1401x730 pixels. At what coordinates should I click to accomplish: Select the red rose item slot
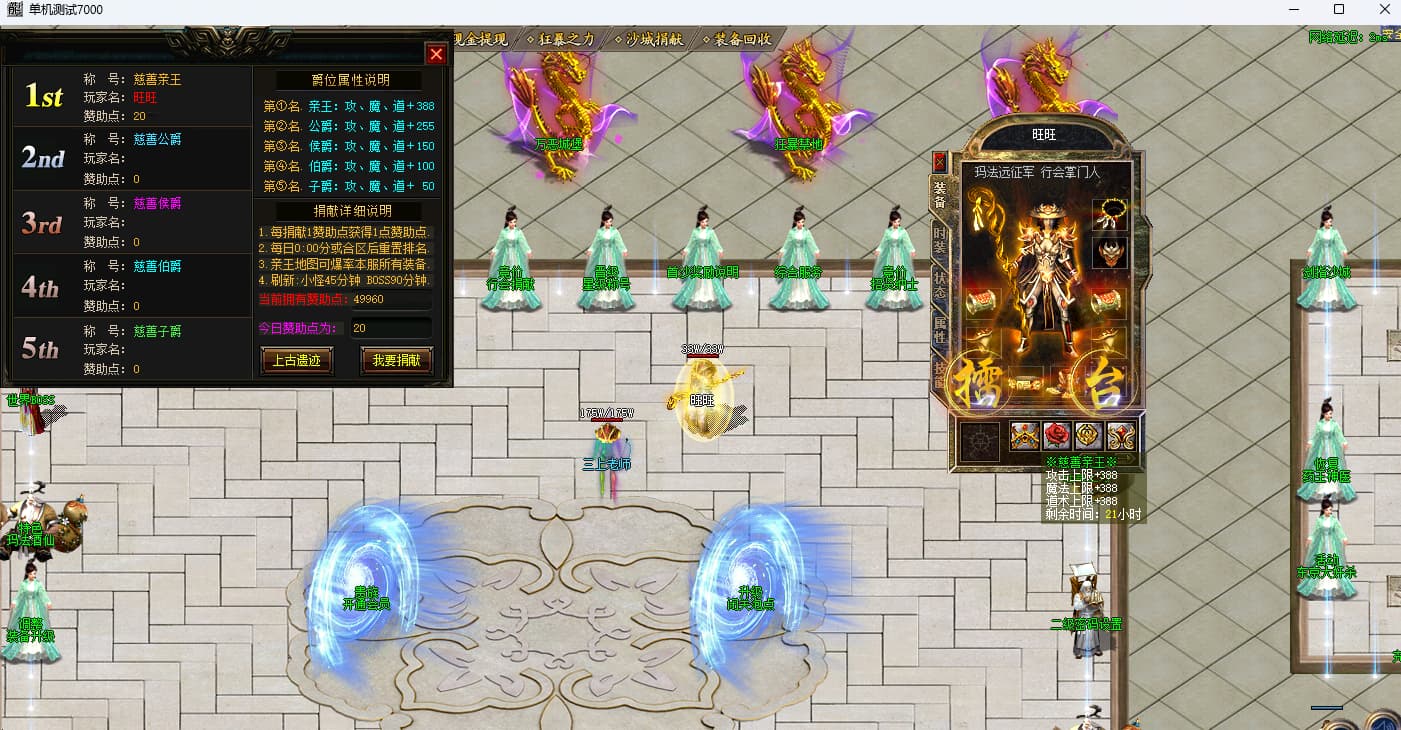pyautogui.click(x=1057, y=435)
